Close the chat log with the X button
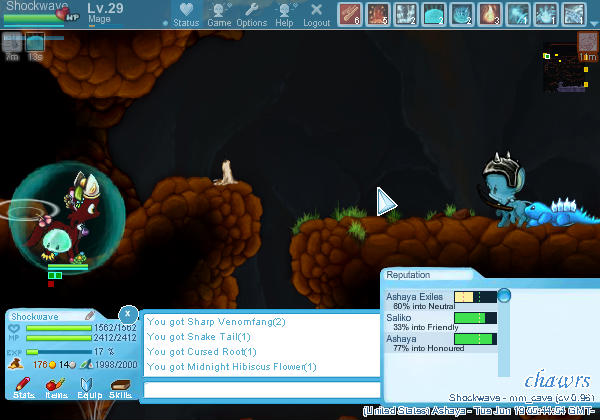The image size is (600, 420). click(127, 314)
